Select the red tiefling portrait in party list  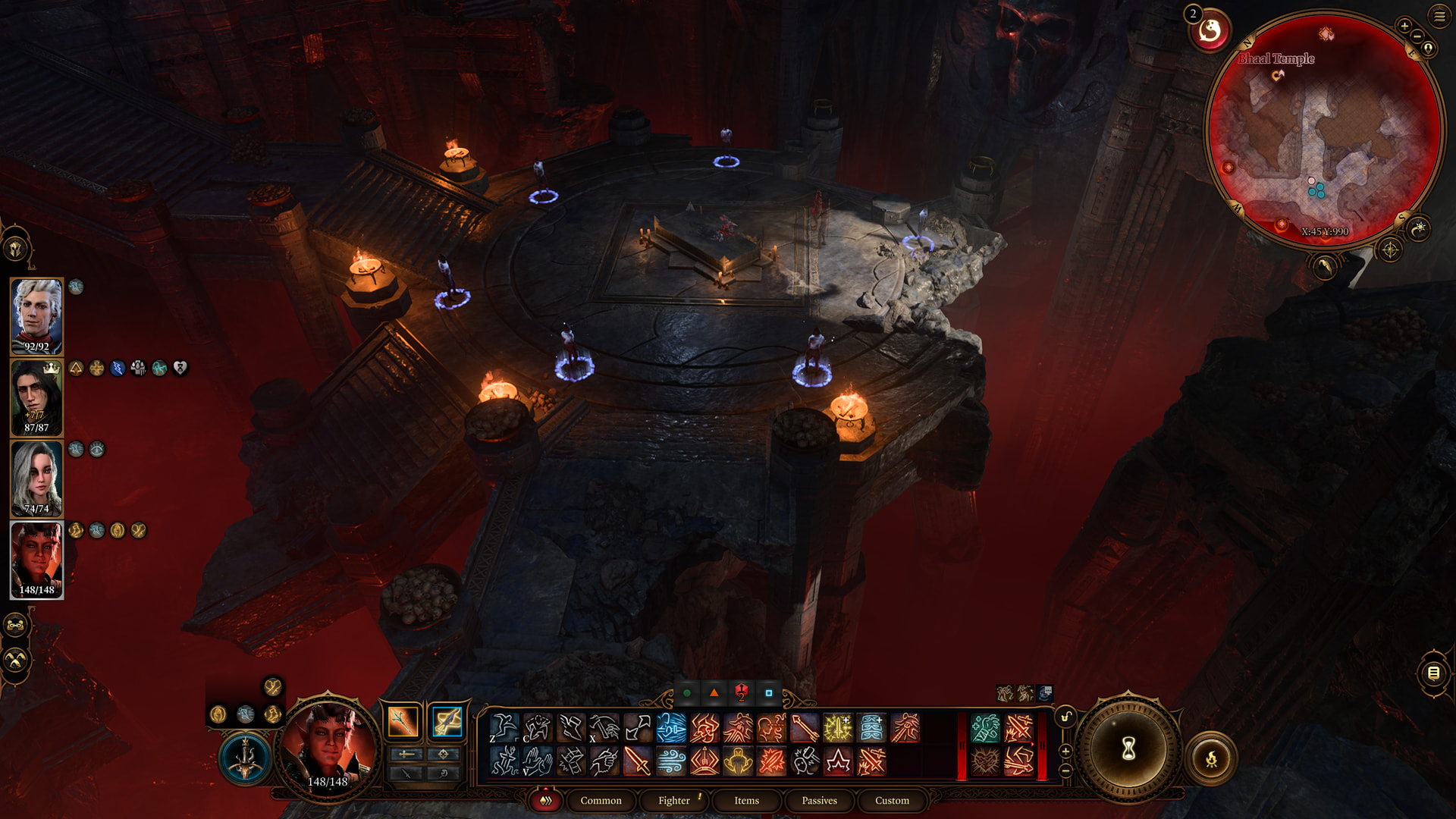click(36, 559)
